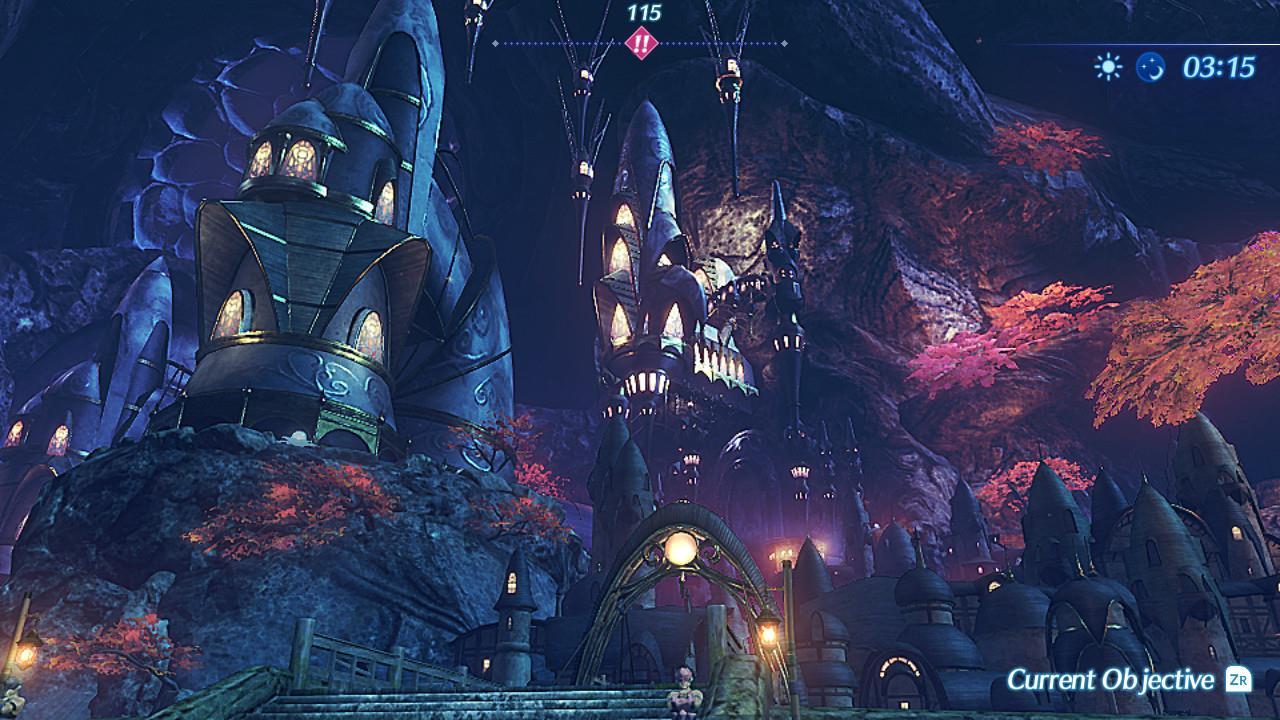The width and height of the screenshot is (1280, 720).
Task: Click the sun daytime icon
Action: click(x=1108, y=67)
